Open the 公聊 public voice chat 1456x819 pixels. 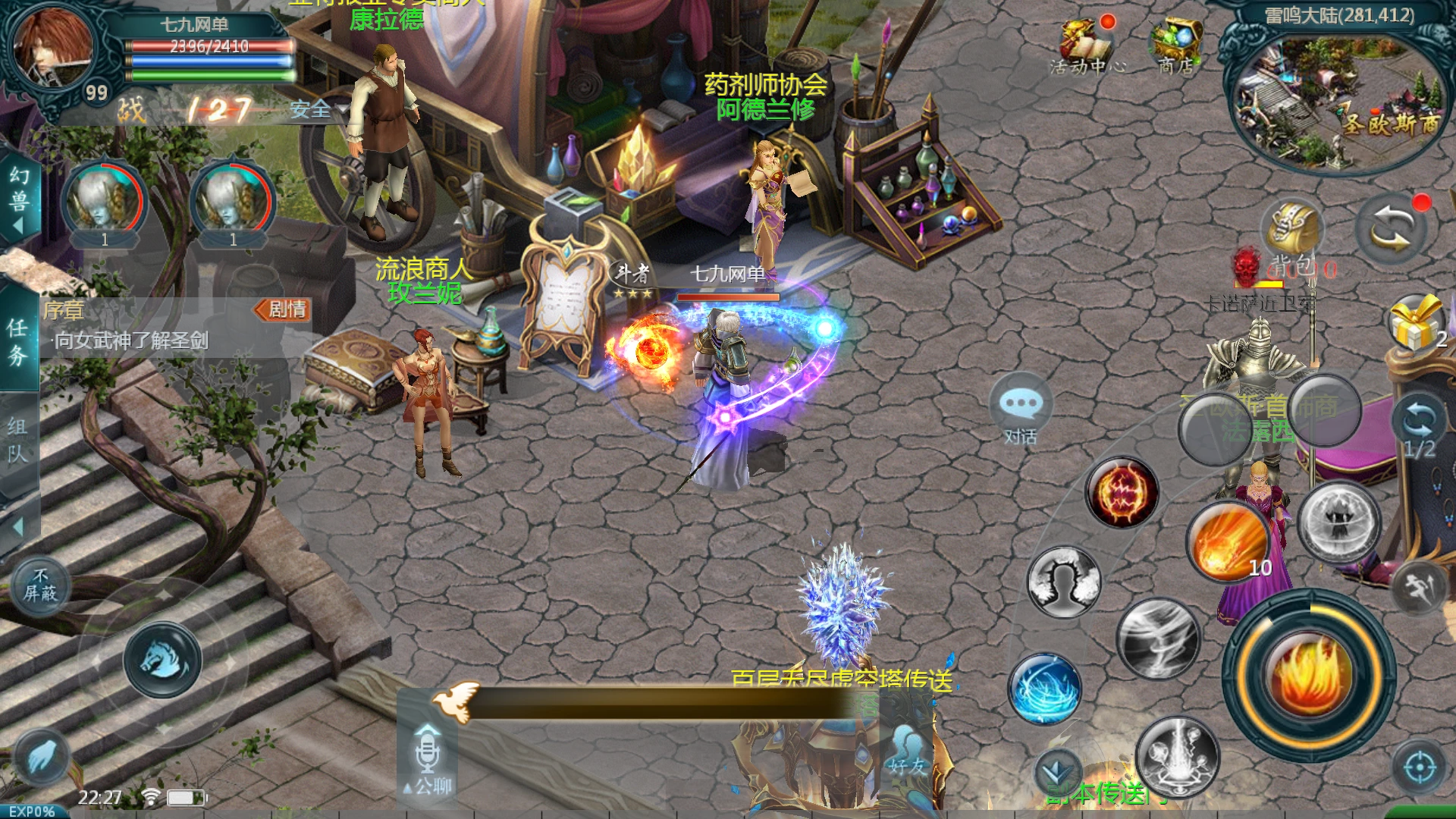coord(428,760)
